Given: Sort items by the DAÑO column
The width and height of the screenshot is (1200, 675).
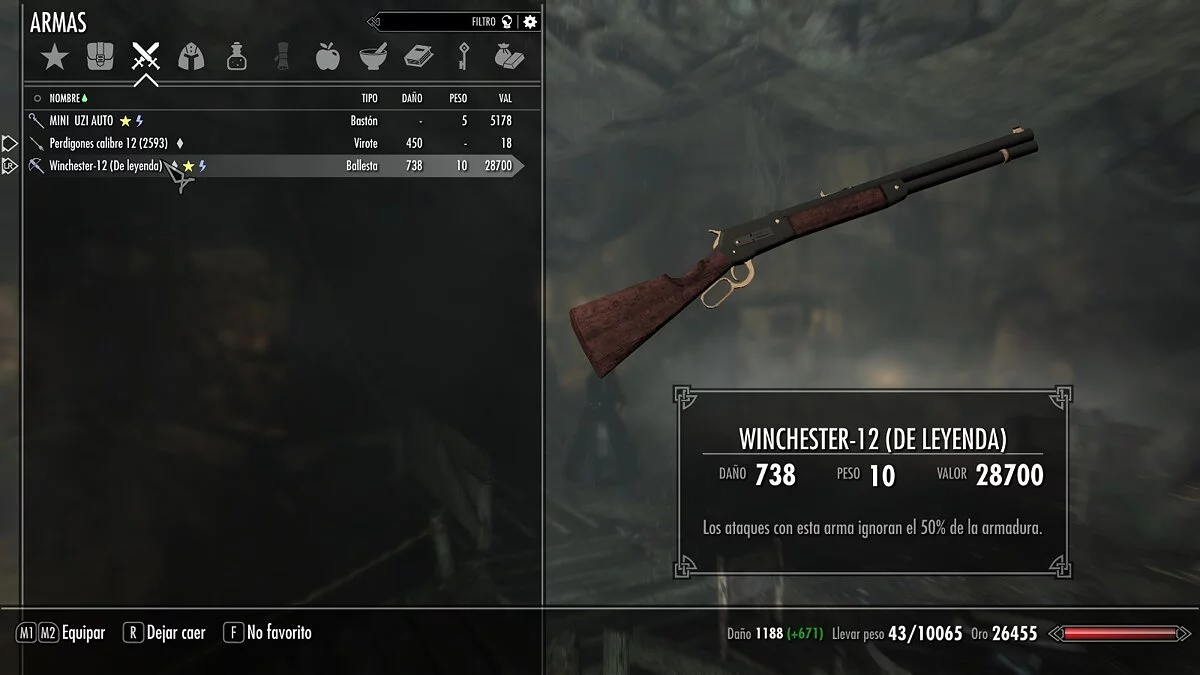Looking at the screenshot, I should click(x=411, y=98).
